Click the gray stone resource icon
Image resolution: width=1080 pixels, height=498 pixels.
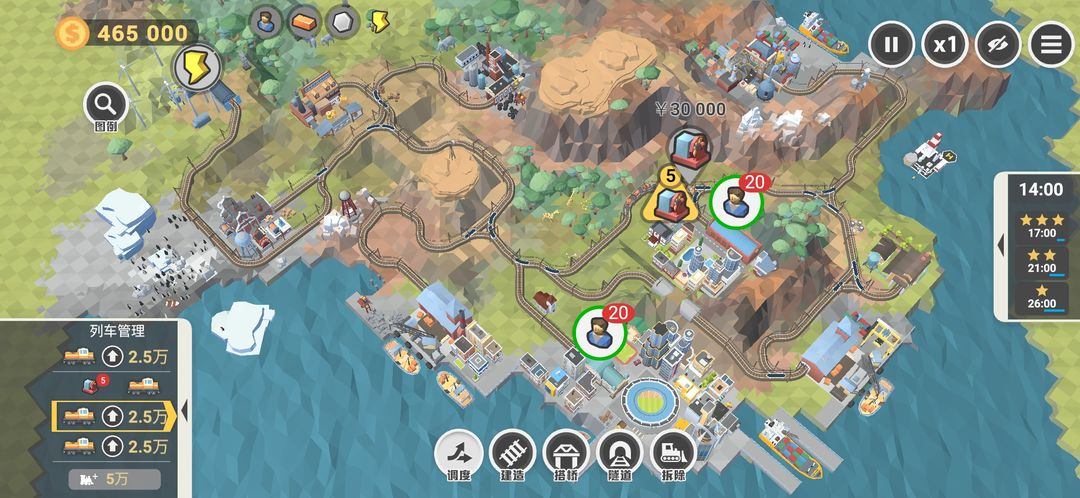tap(343, 22)
